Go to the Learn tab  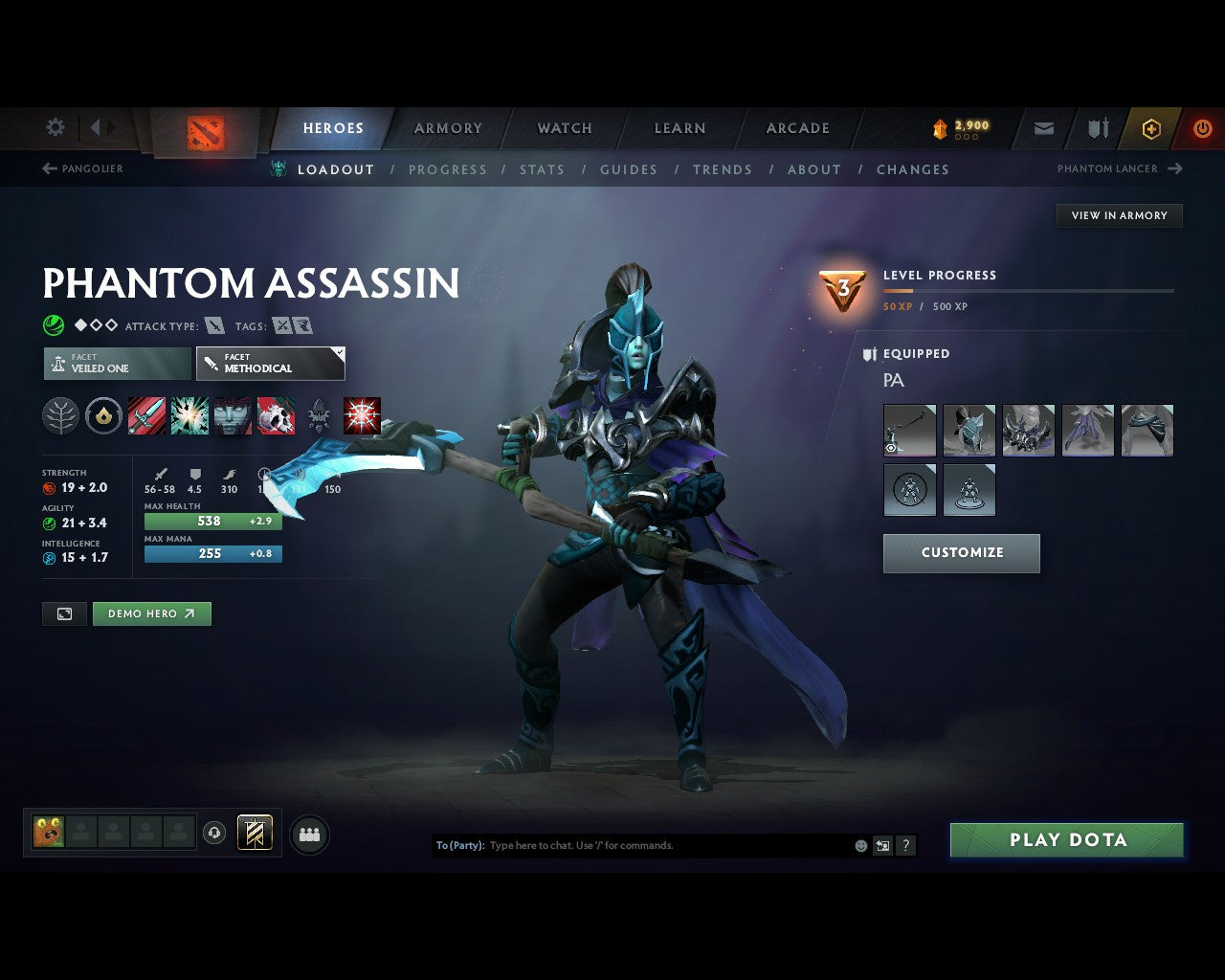coord(679,128)
